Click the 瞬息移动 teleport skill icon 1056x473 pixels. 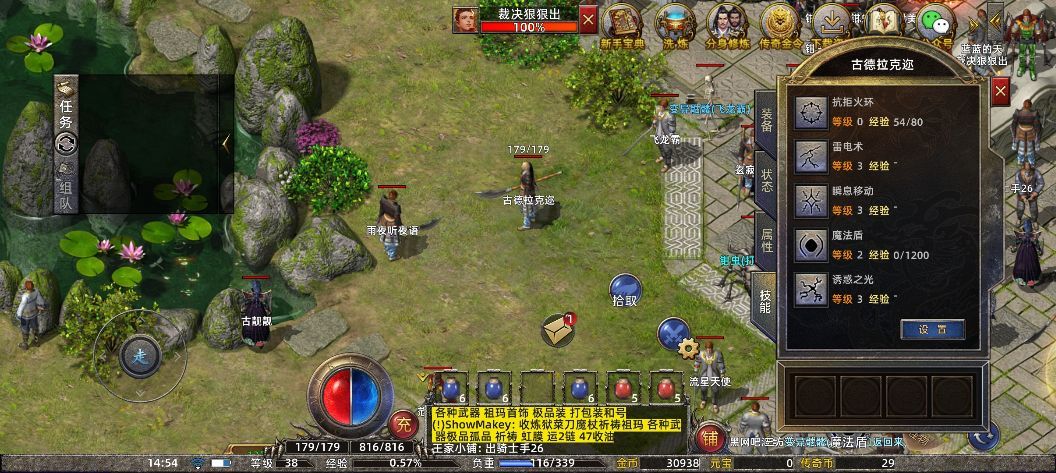pyautogui.click(x=809, y=200)
